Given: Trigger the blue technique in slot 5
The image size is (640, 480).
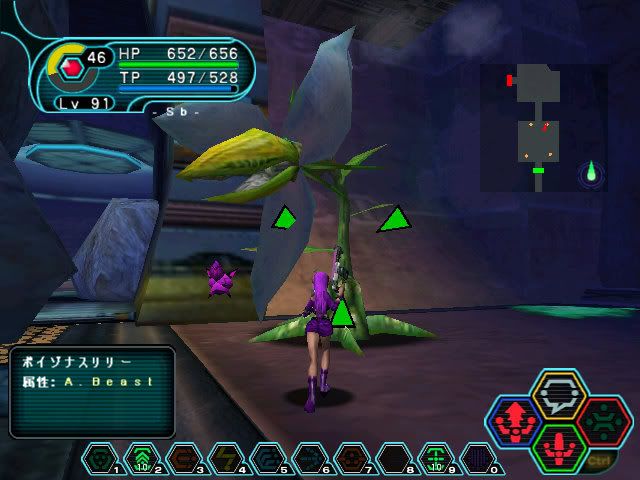Looking at the screenshot, I should tap(267, 459).
